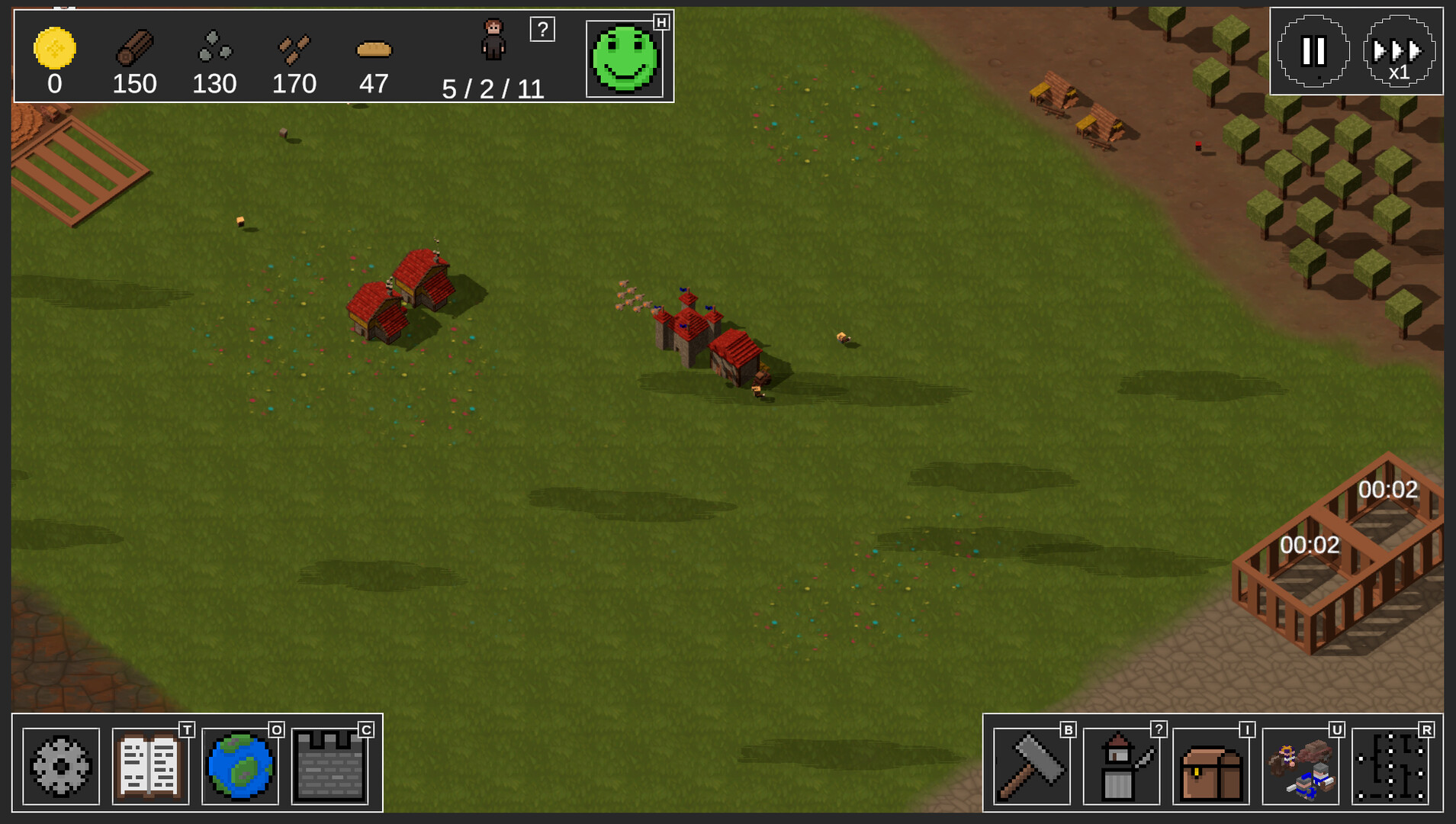The height and width of the screenshot is (824, 1456).
Task: Click the settings gear icon
Action: (59, 766)
